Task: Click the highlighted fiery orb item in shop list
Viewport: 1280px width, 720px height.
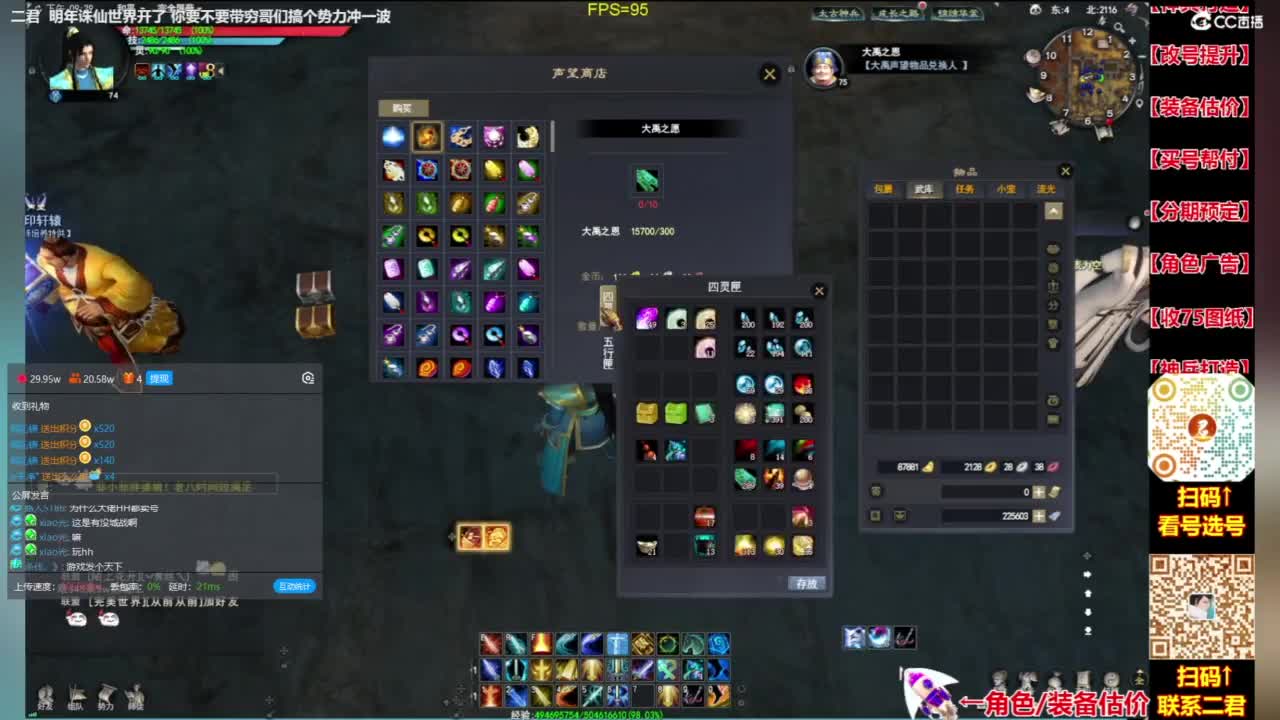Action: (x=428, y=137)
